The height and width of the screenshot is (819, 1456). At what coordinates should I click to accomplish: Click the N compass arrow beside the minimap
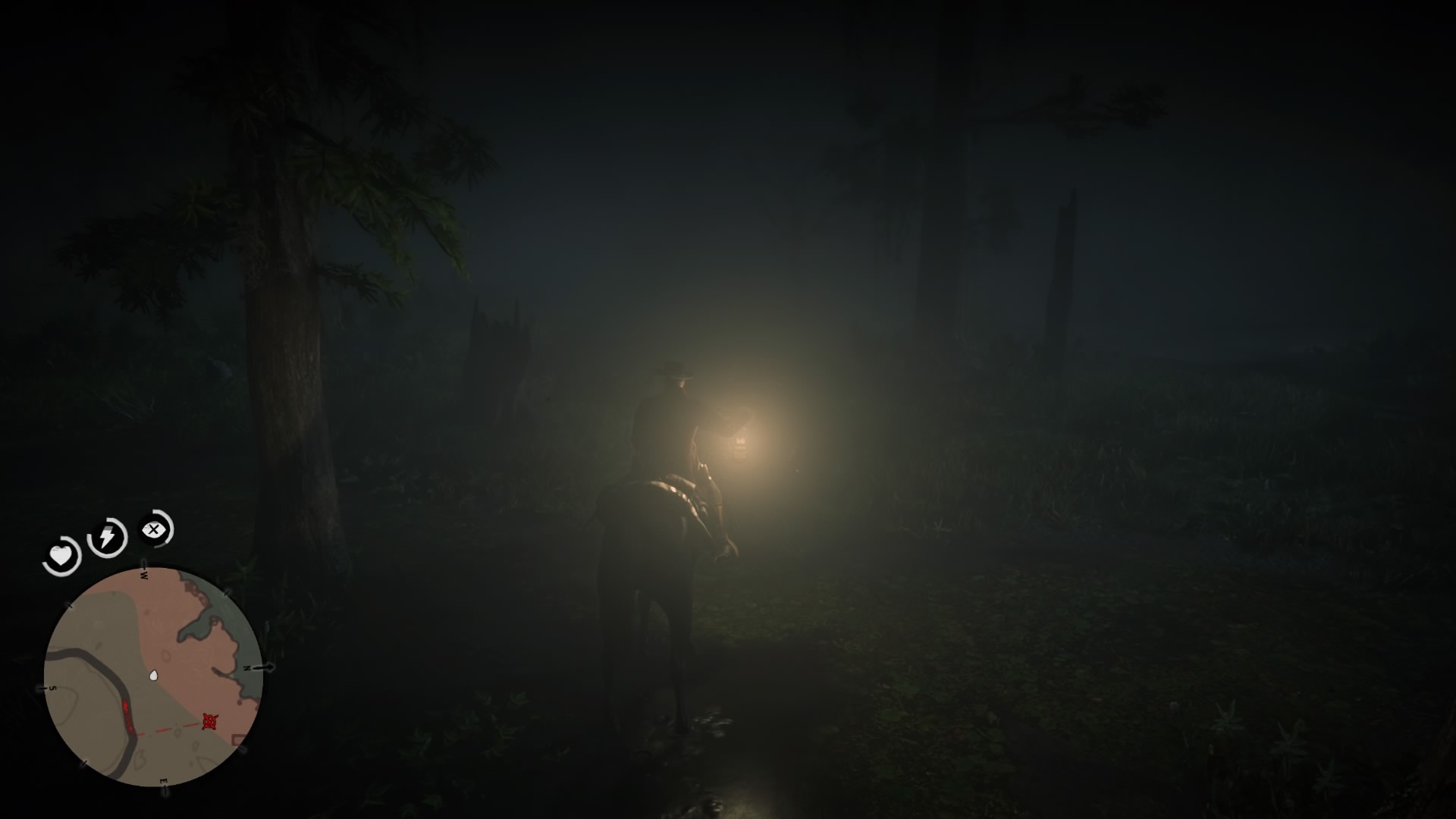[x=264, y=668]
